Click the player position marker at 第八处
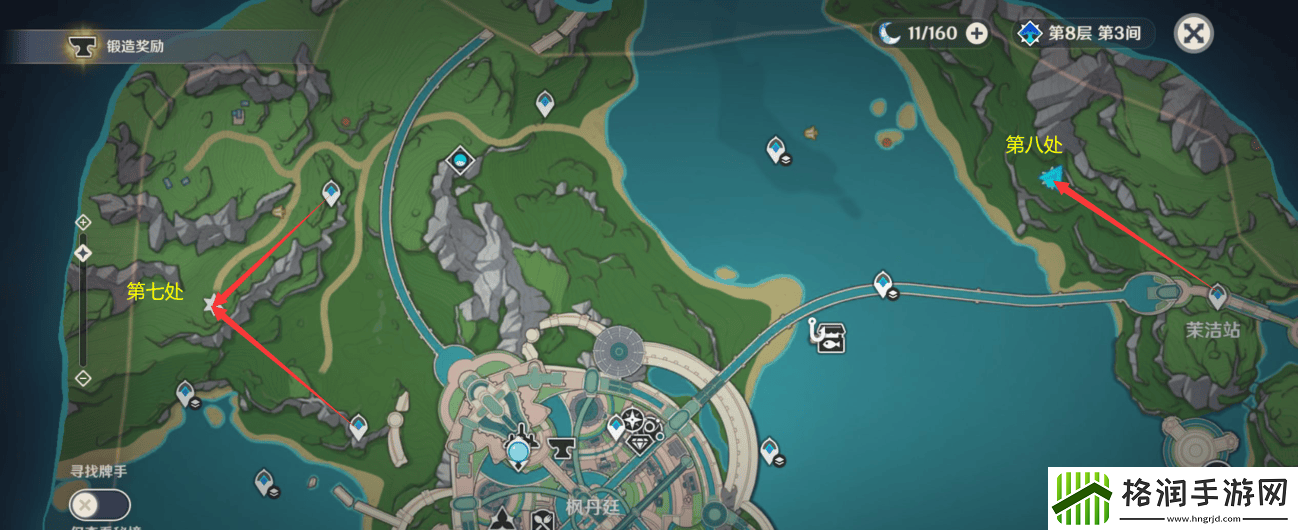Image resolution: width=1298 pixels, height=530 pixels. [x=1050, y=179]
